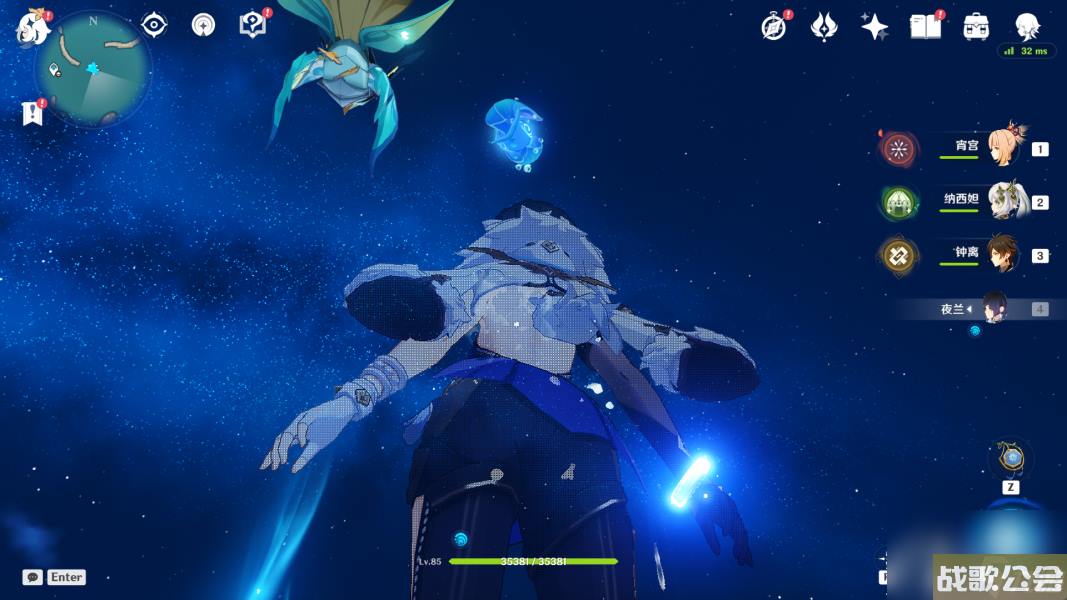
Task: Open the question-mark tutorial book icon
Action: 253,25
